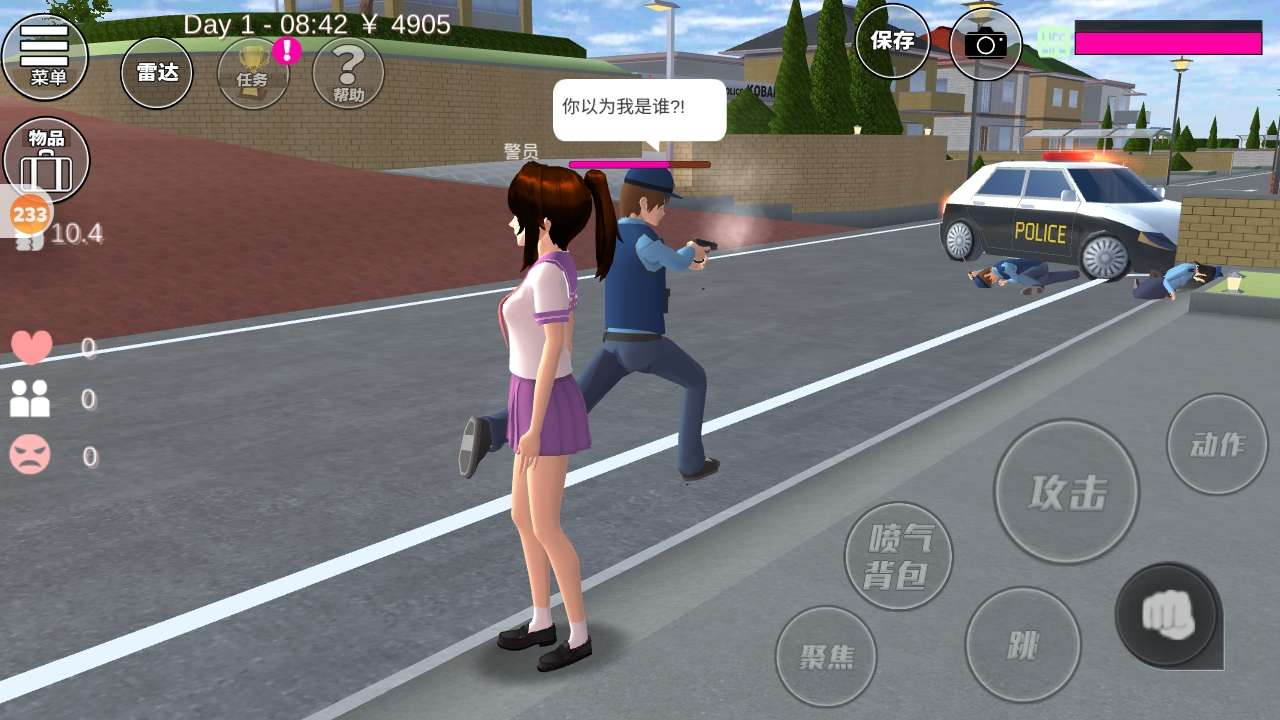Show the 帮助 help screen

(348, 72)
